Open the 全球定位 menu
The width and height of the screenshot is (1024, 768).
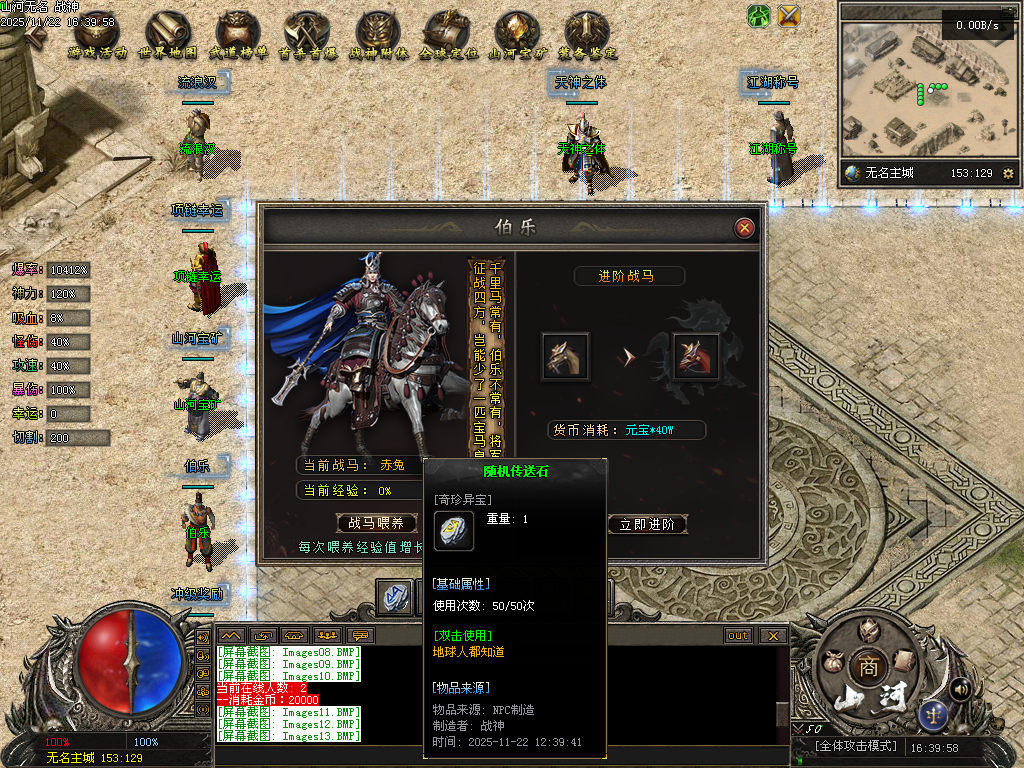click(447, 37)
